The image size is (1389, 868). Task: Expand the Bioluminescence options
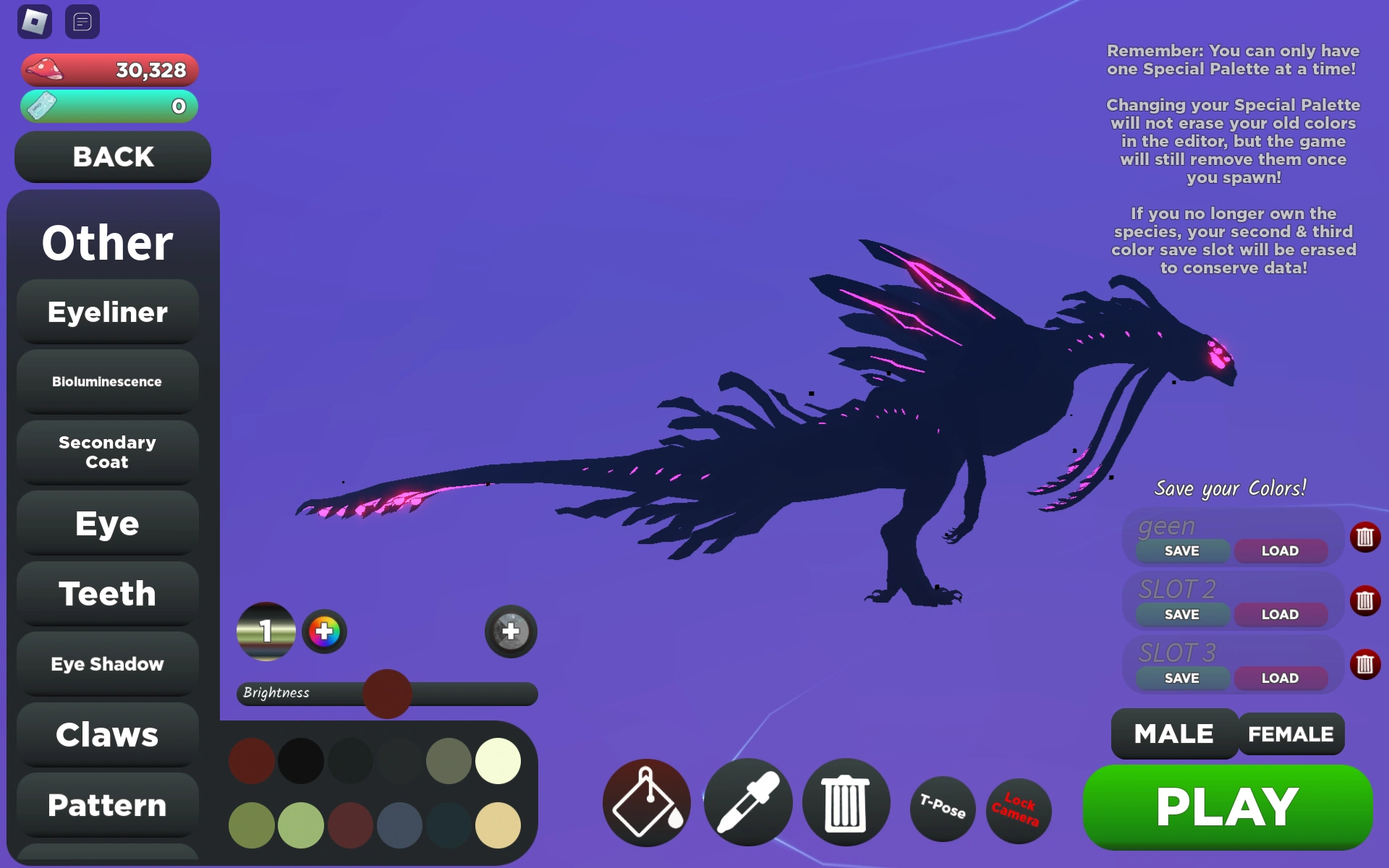pyautogui.click(x=107, y=381)
